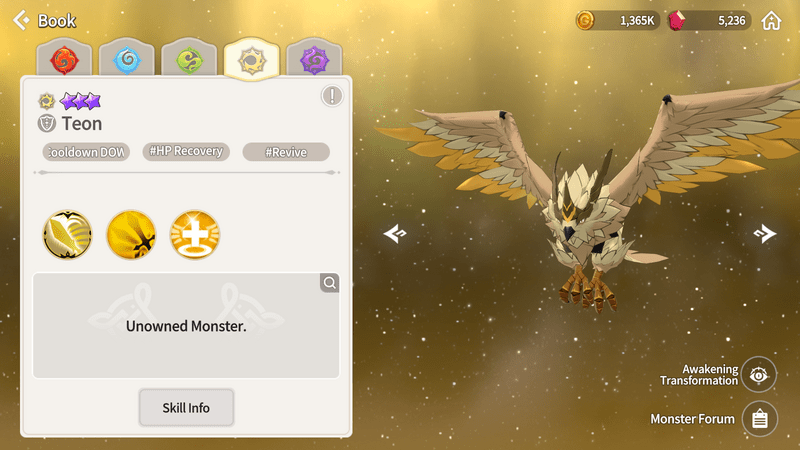
Task: View the feather wing skill icon
Action: tap(67, 234)
